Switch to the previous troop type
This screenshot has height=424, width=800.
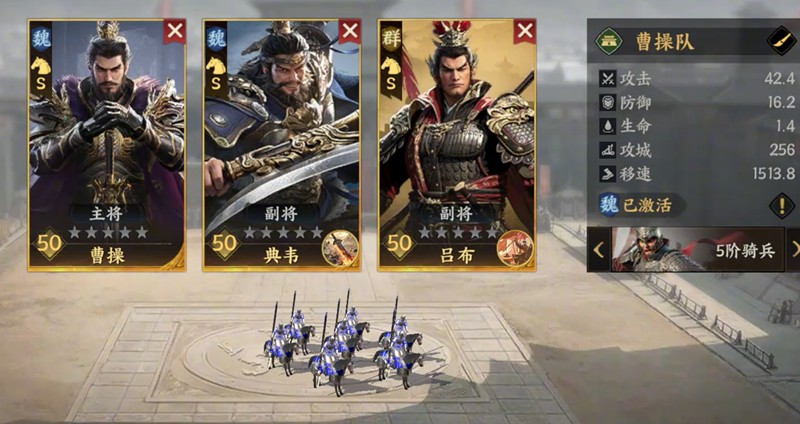pos(598,250)
